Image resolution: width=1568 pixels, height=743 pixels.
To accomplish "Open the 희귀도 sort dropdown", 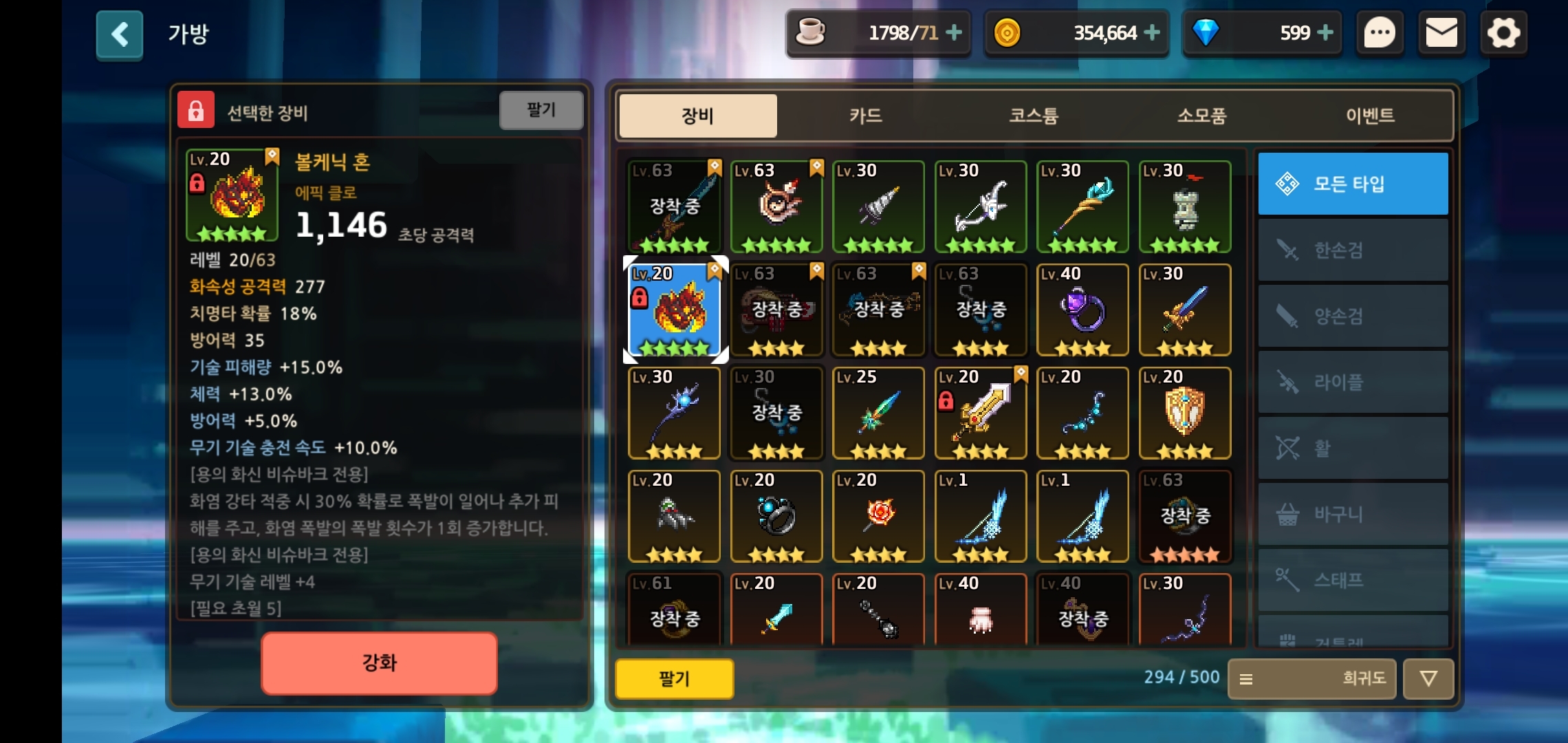I will tap(1311, 679).
